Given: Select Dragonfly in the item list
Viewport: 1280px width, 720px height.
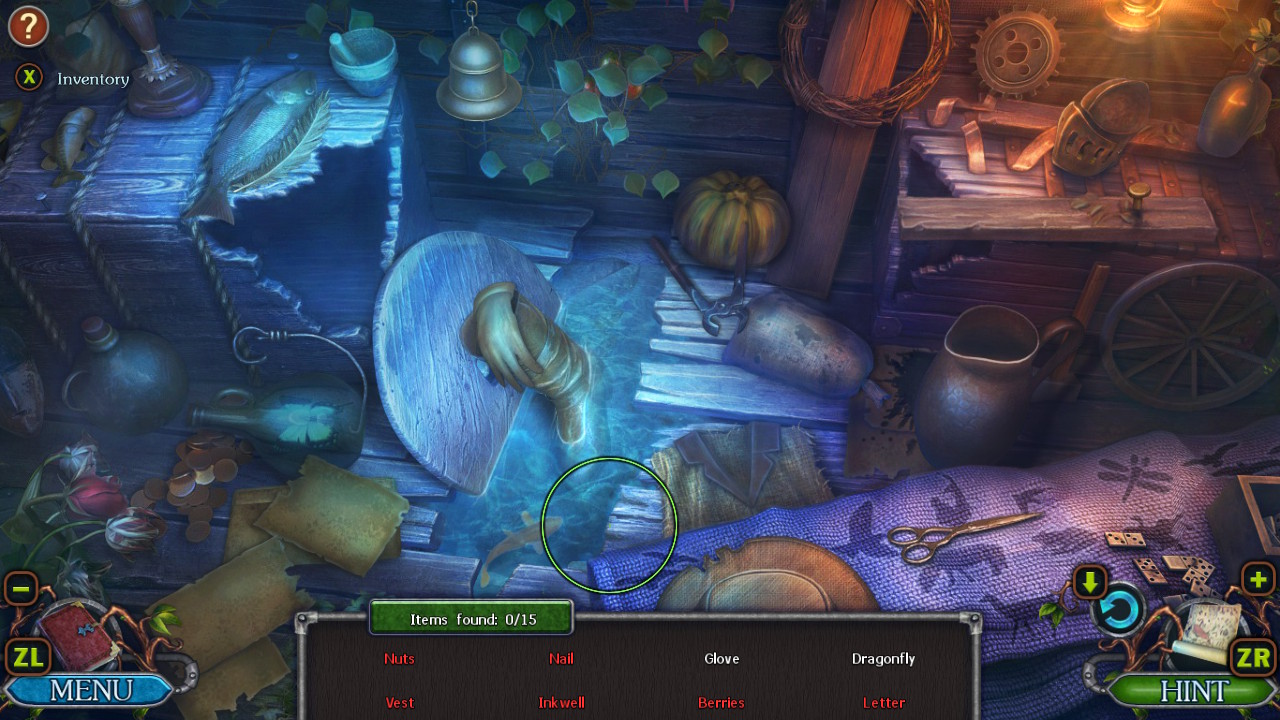Looking at the screenshot, I should (x=884, y=659).
